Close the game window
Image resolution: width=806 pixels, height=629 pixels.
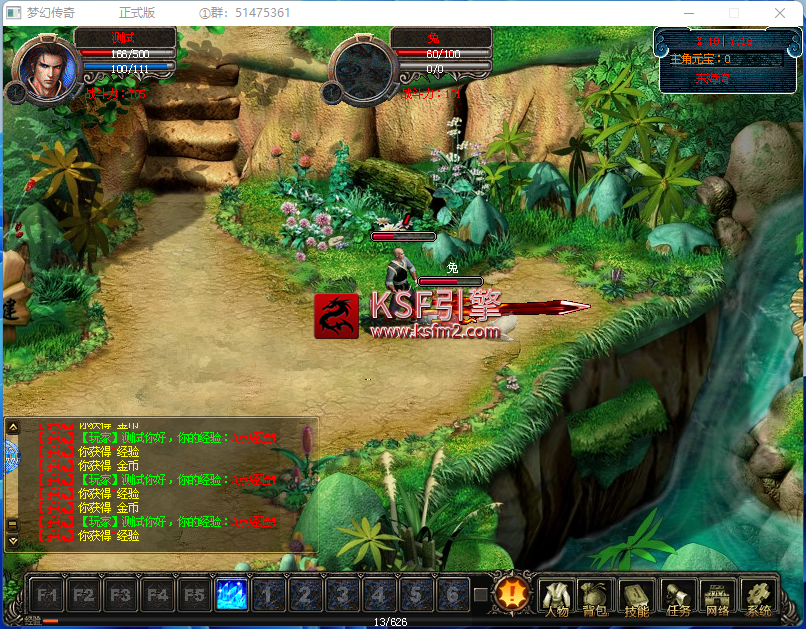point(780,13)
